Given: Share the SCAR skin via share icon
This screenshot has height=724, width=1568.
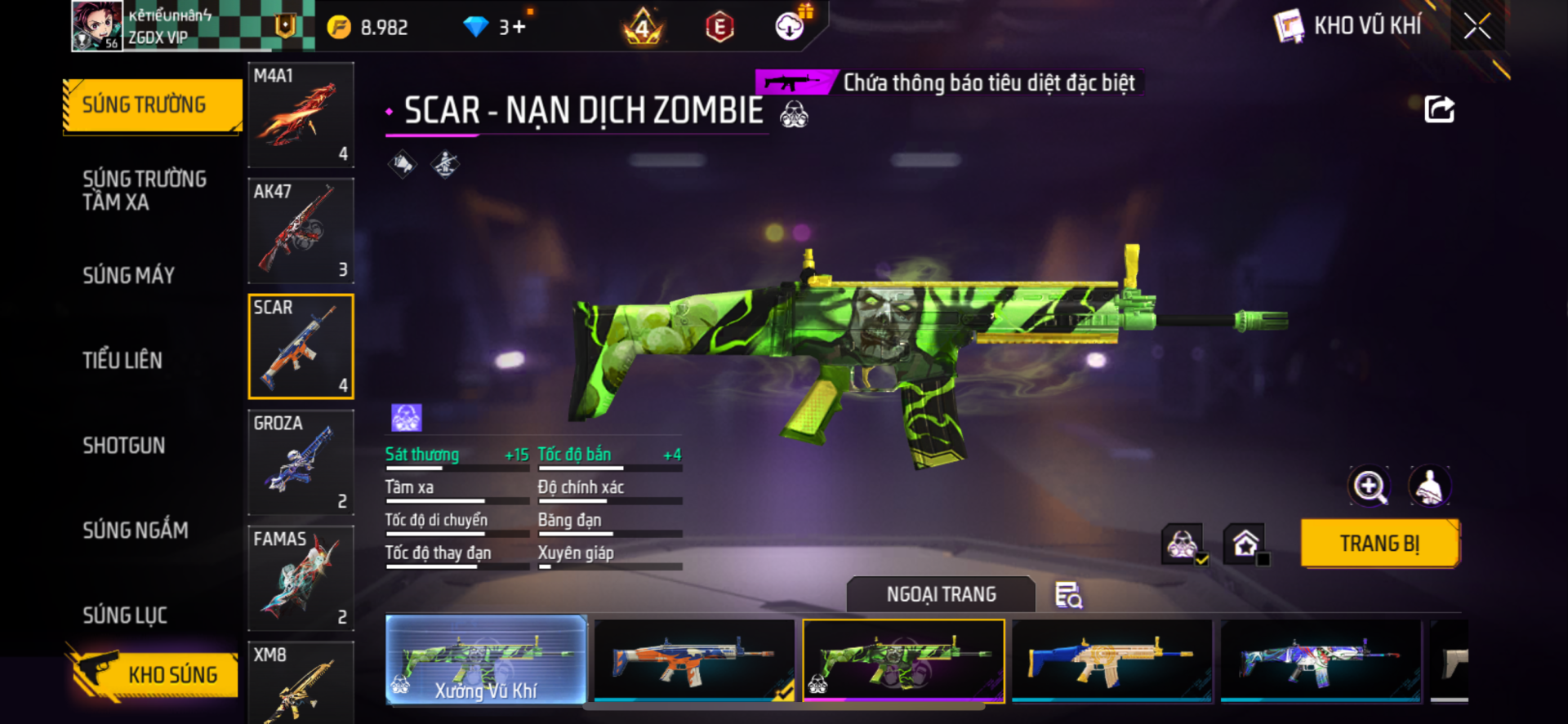Looking at the screenshot, I should tap(1439, 109).
